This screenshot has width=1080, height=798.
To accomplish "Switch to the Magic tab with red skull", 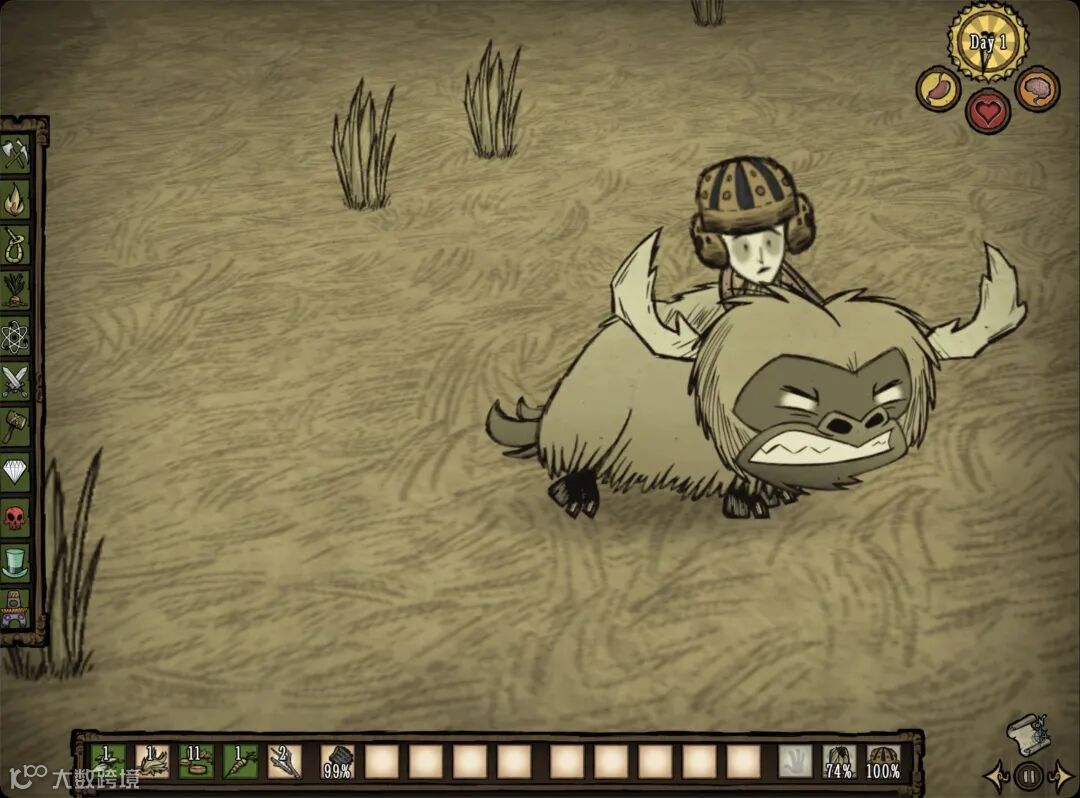I will click(16, 516).
